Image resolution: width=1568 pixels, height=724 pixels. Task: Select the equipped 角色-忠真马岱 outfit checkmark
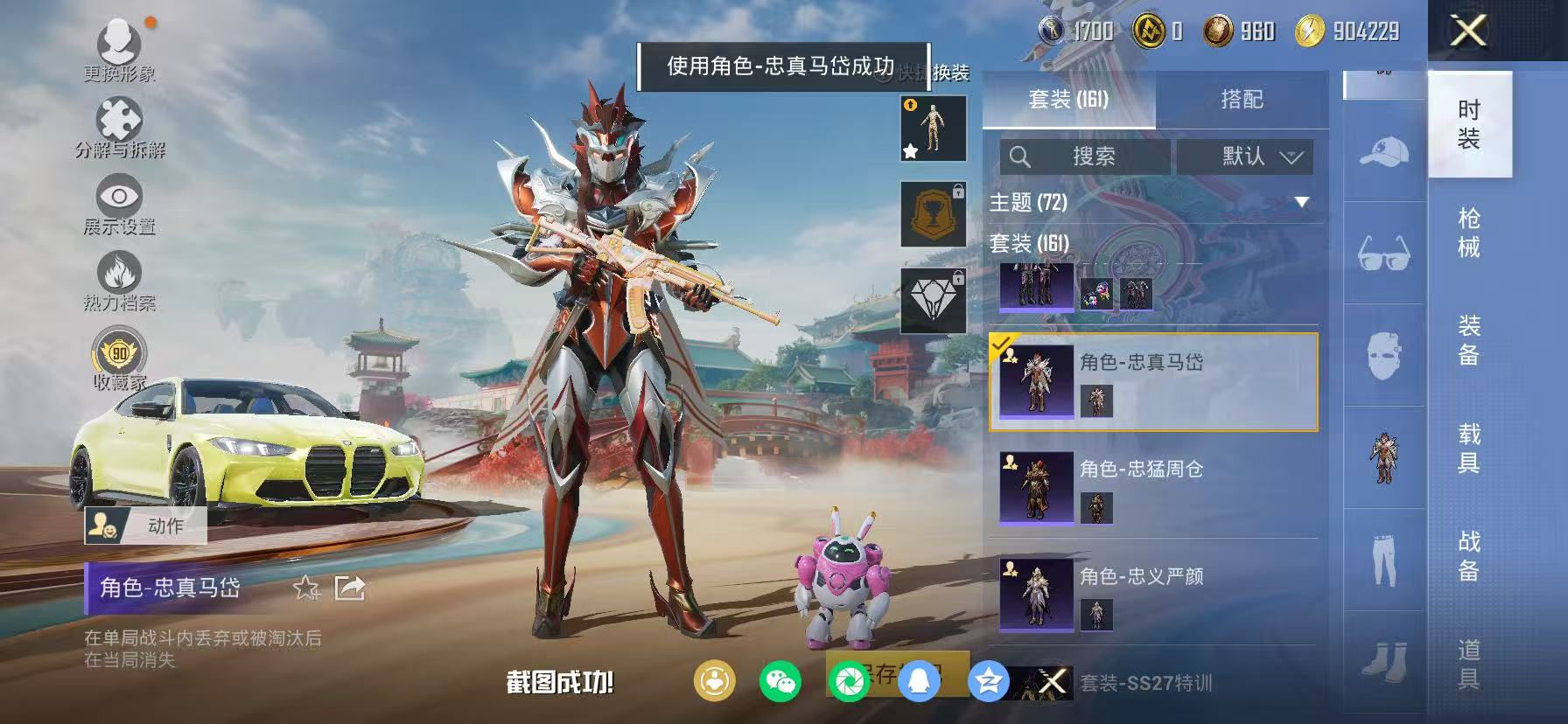click(x=1001, y=345)
